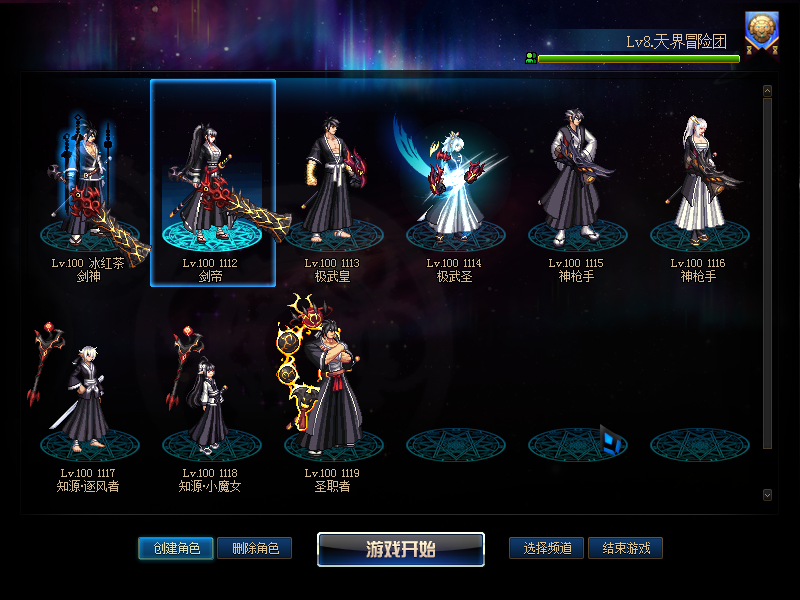Select character 1112 剑帝
The image size is (800, 600).
(x=212, y=185)
